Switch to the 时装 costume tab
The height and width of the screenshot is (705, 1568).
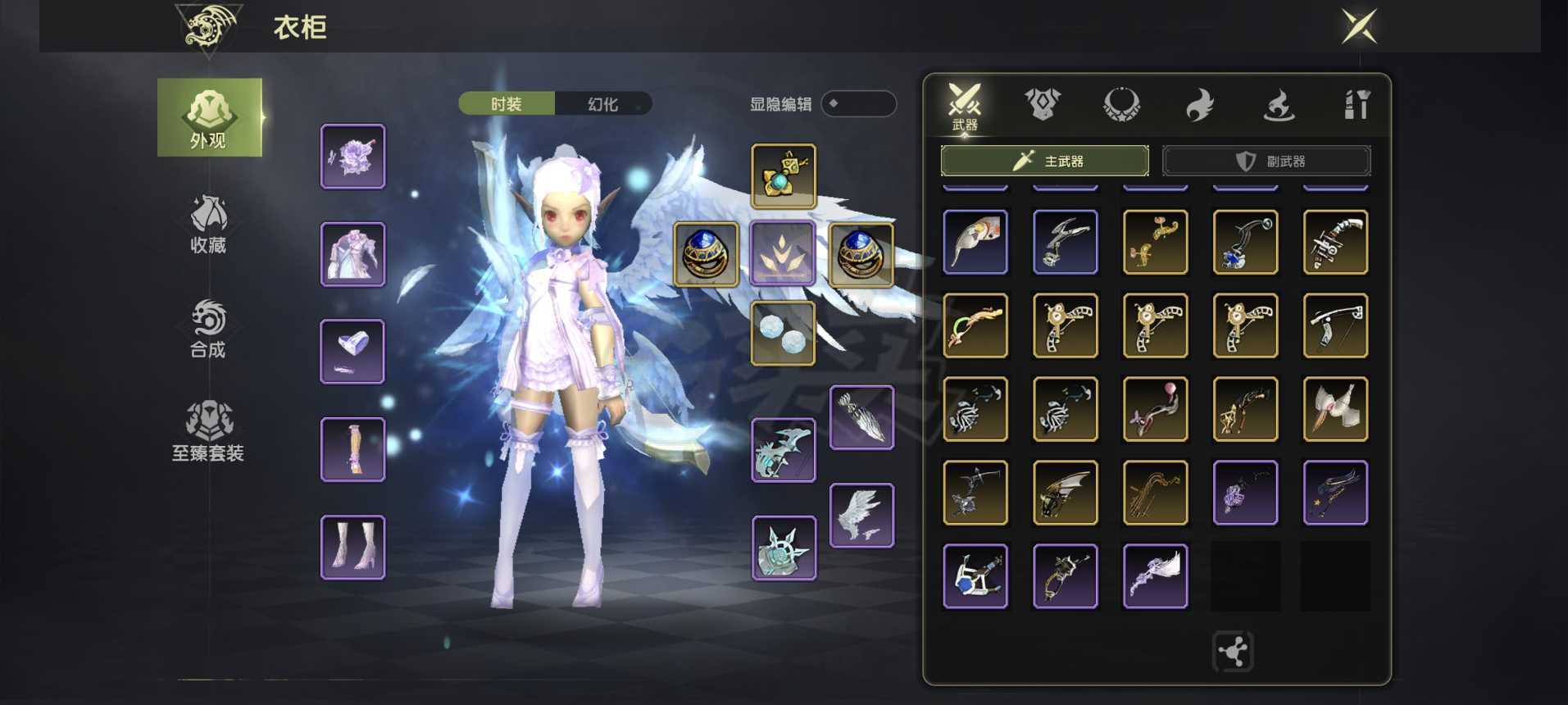pos(507,104)
